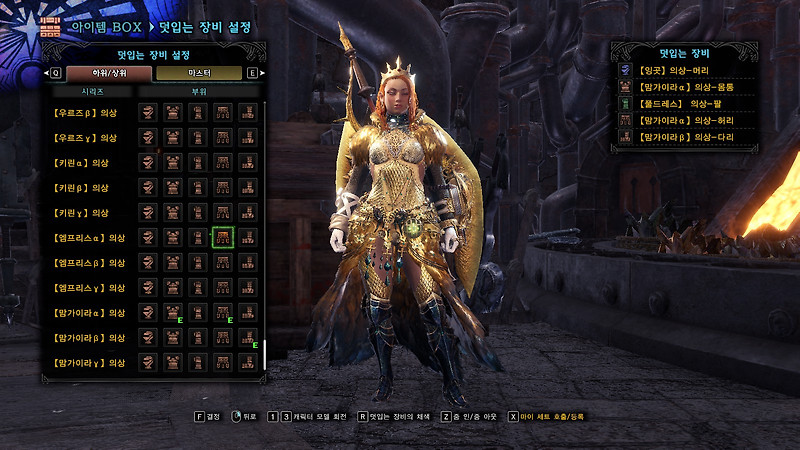Select the equipped 맘가이라α chest piece
This screenshot has height=450, width=800.
tap(173, 313)
